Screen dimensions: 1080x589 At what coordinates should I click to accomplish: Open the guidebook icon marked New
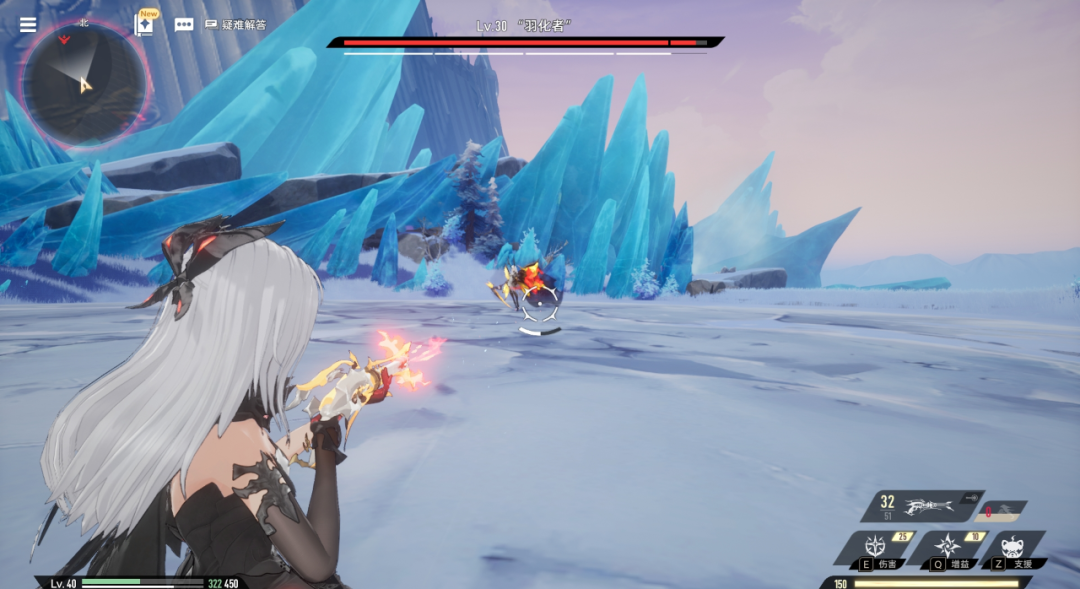(144, 24)
